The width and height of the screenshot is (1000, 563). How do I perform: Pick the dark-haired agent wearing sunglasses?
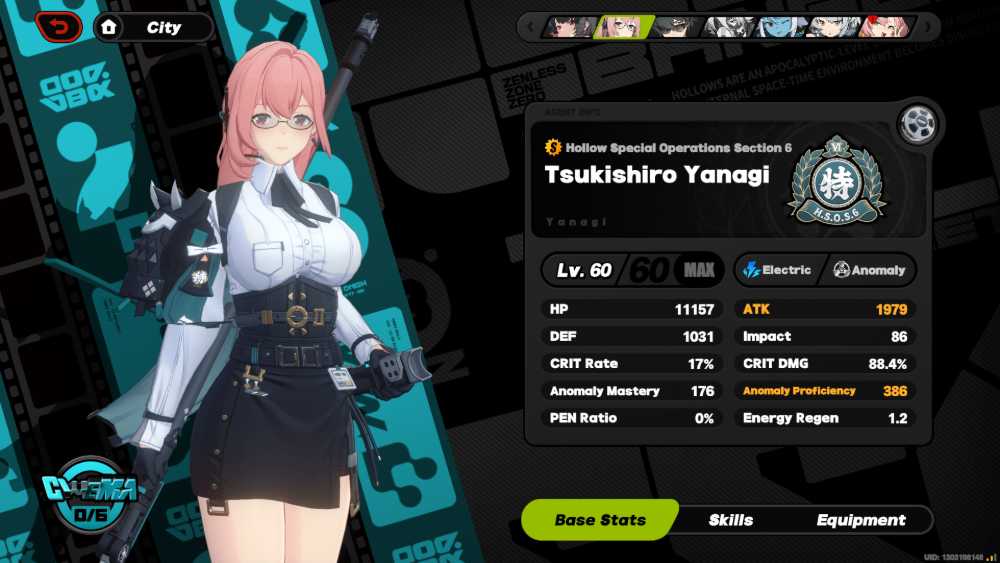click(676, 26)
